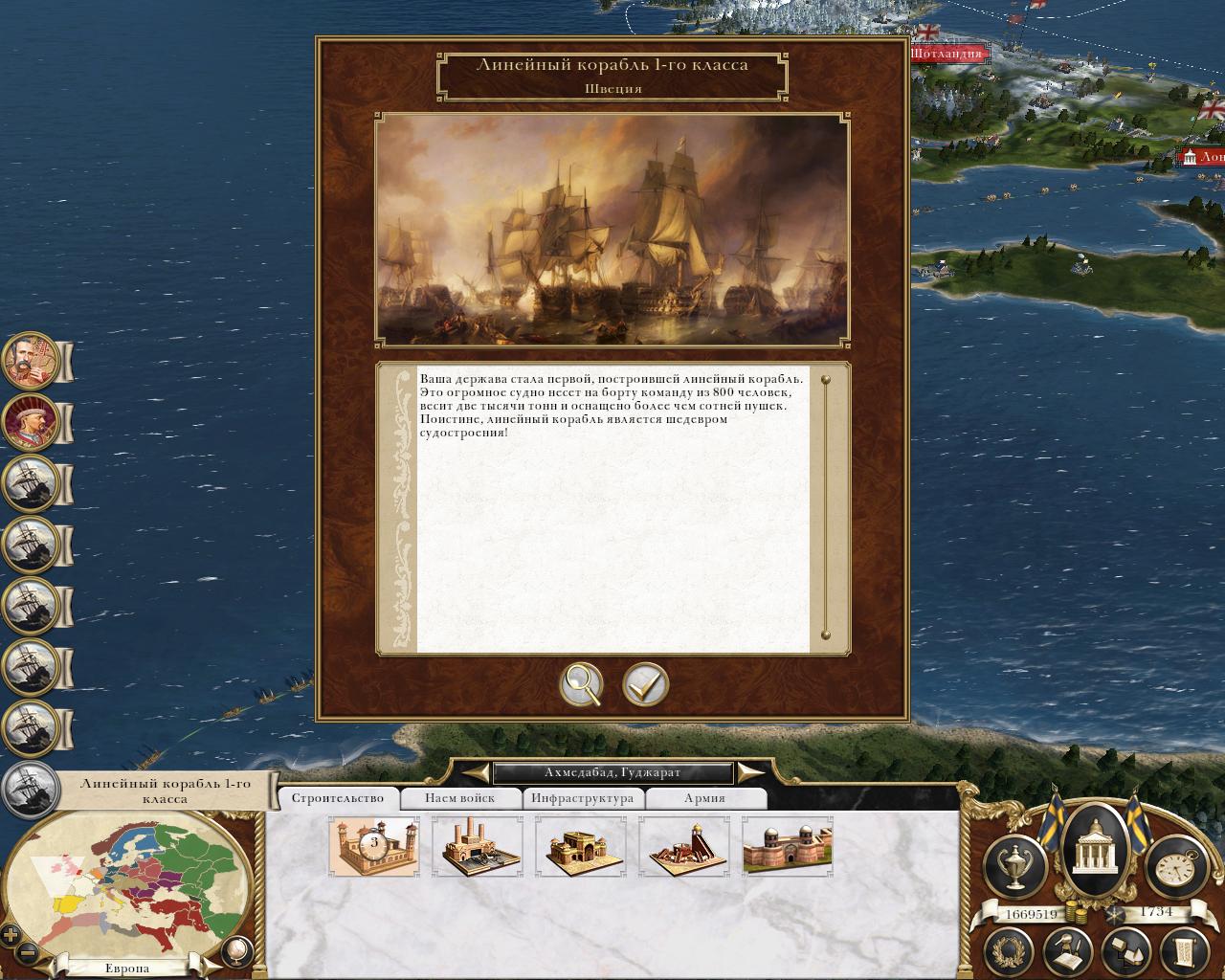
Task: Open the scroll icon panel
Action: (x=1182, y=950)
